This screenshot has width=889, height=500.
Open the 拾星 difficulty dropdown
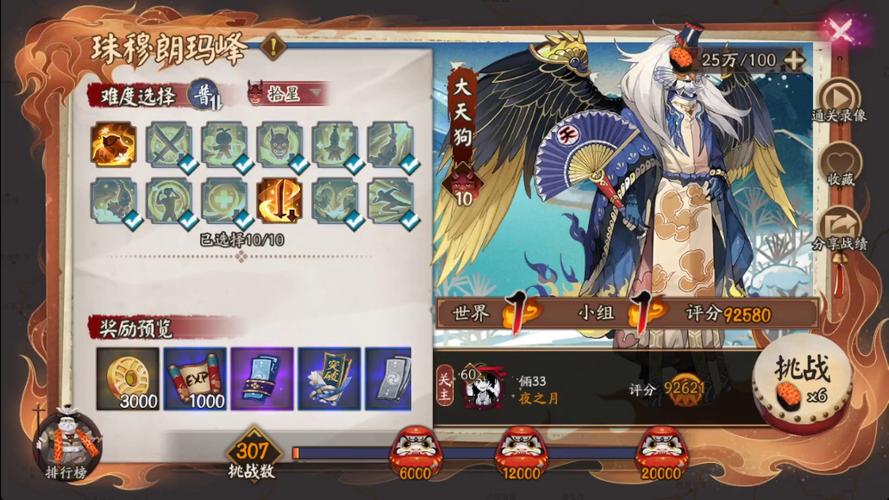[x=288, y=93]
